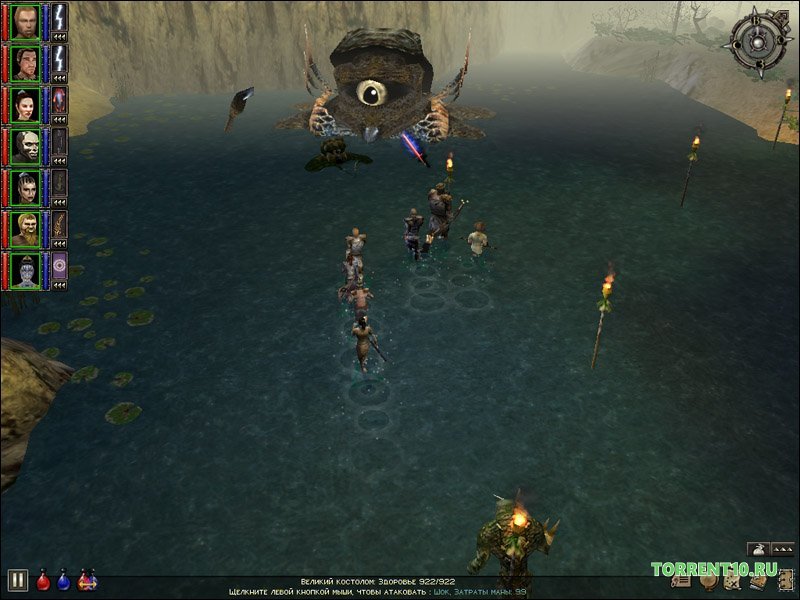
Task: Choose the red figure spell slot
Action: (60, 100)
